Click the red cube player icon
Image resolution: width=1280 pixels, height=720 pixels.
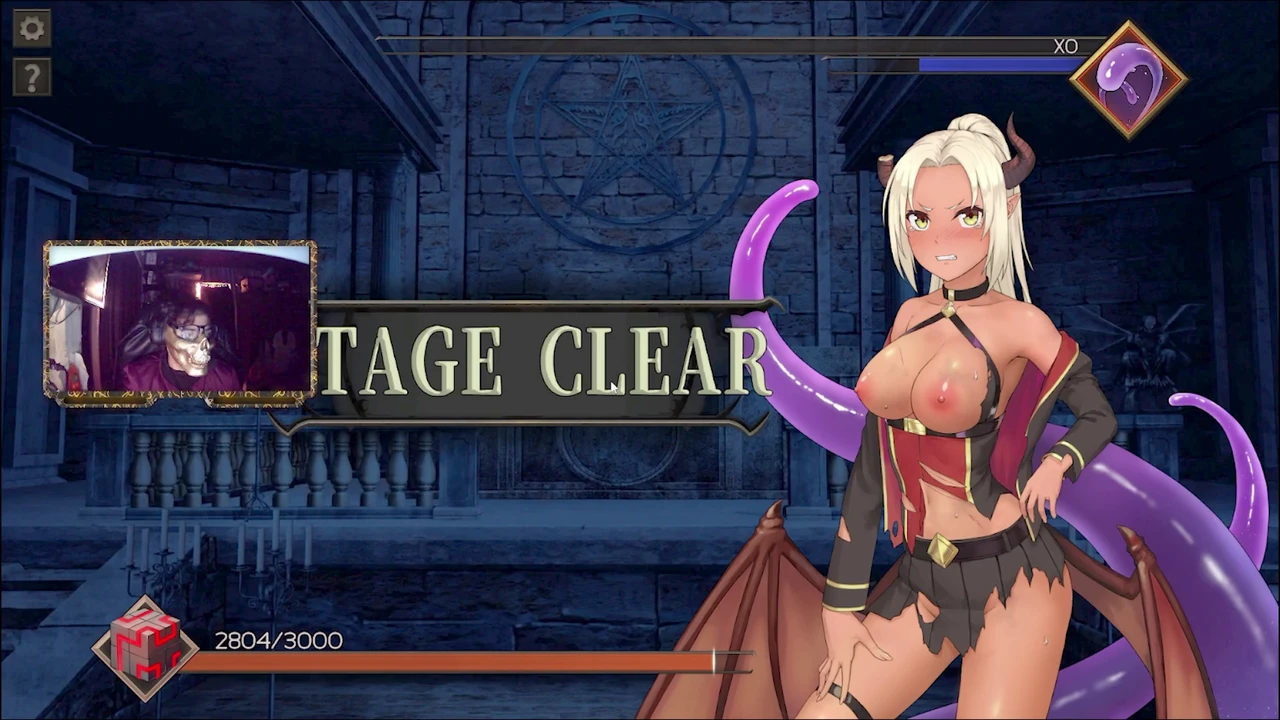click(146, 647)
